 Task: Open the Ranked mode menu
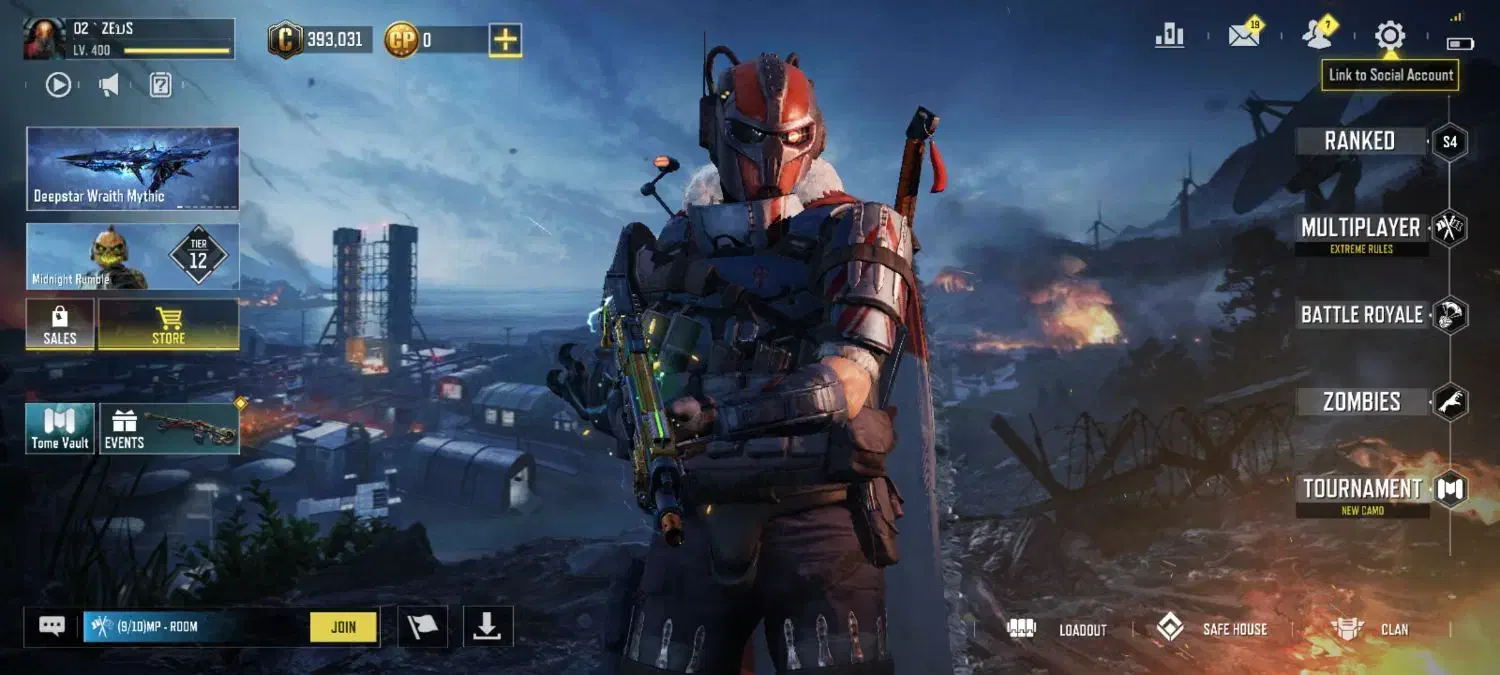click(x=1360, y=141)
